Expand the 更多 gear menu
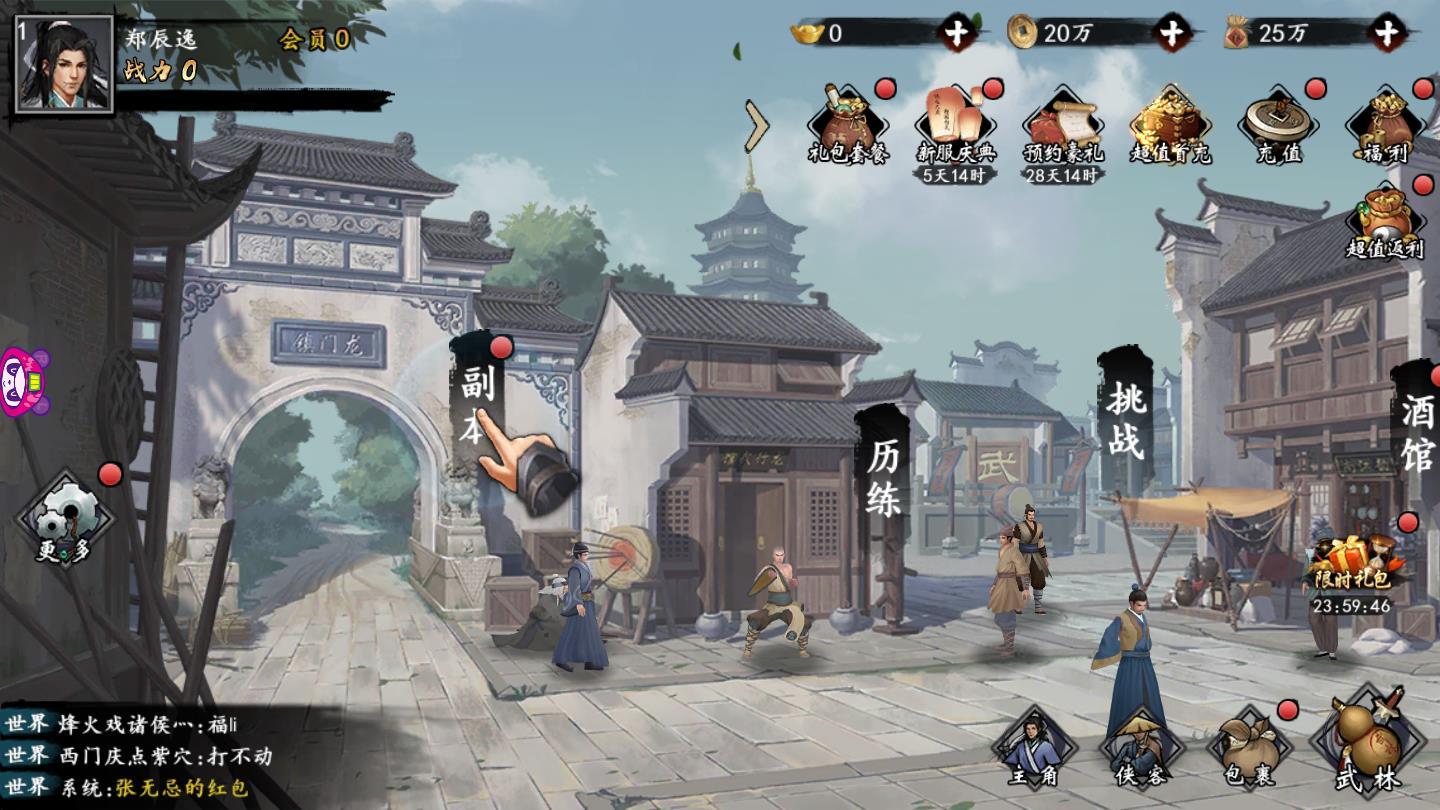Viewport: 1440px width, 810px height. (65, 520)
